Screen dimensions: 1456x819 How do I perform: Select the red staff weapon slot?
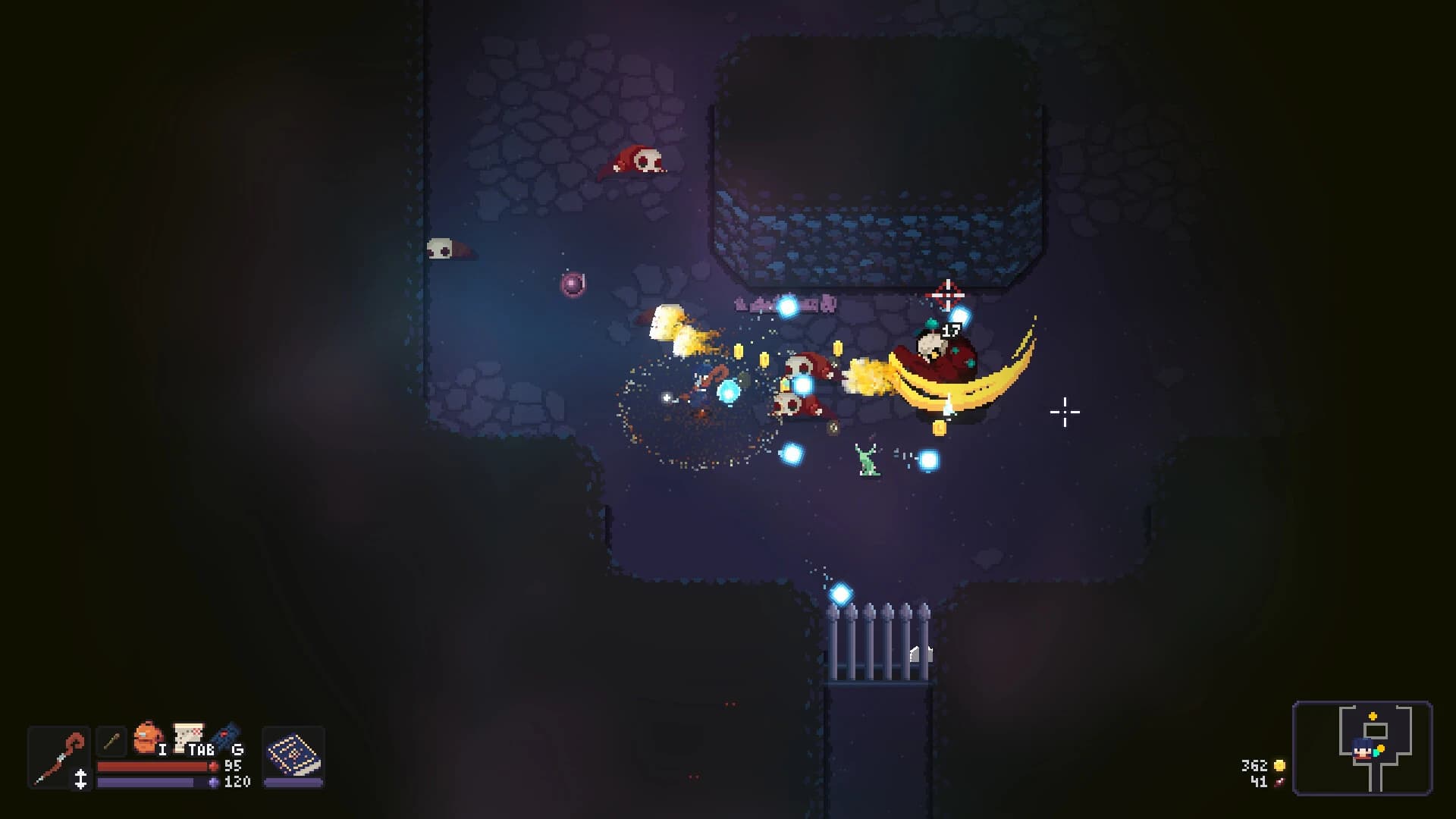(x=58, y=757)
